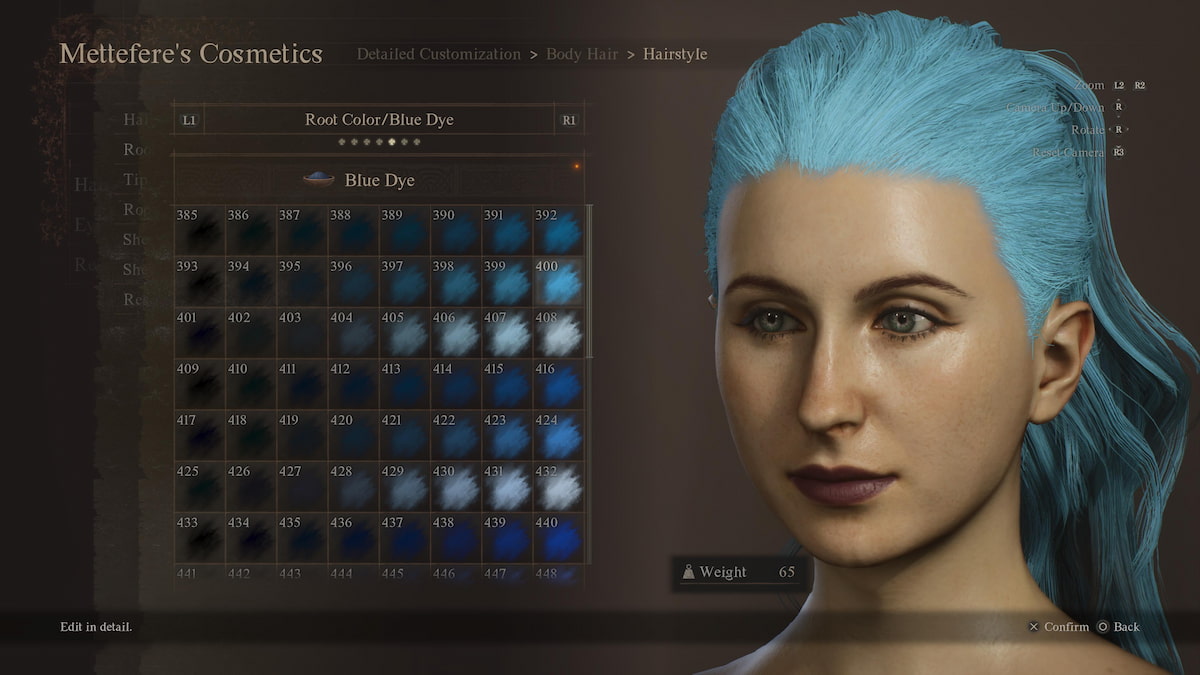Select pale blue swatch 408
The width and height of the screenshot is (1200, 675).
point(560,335)
